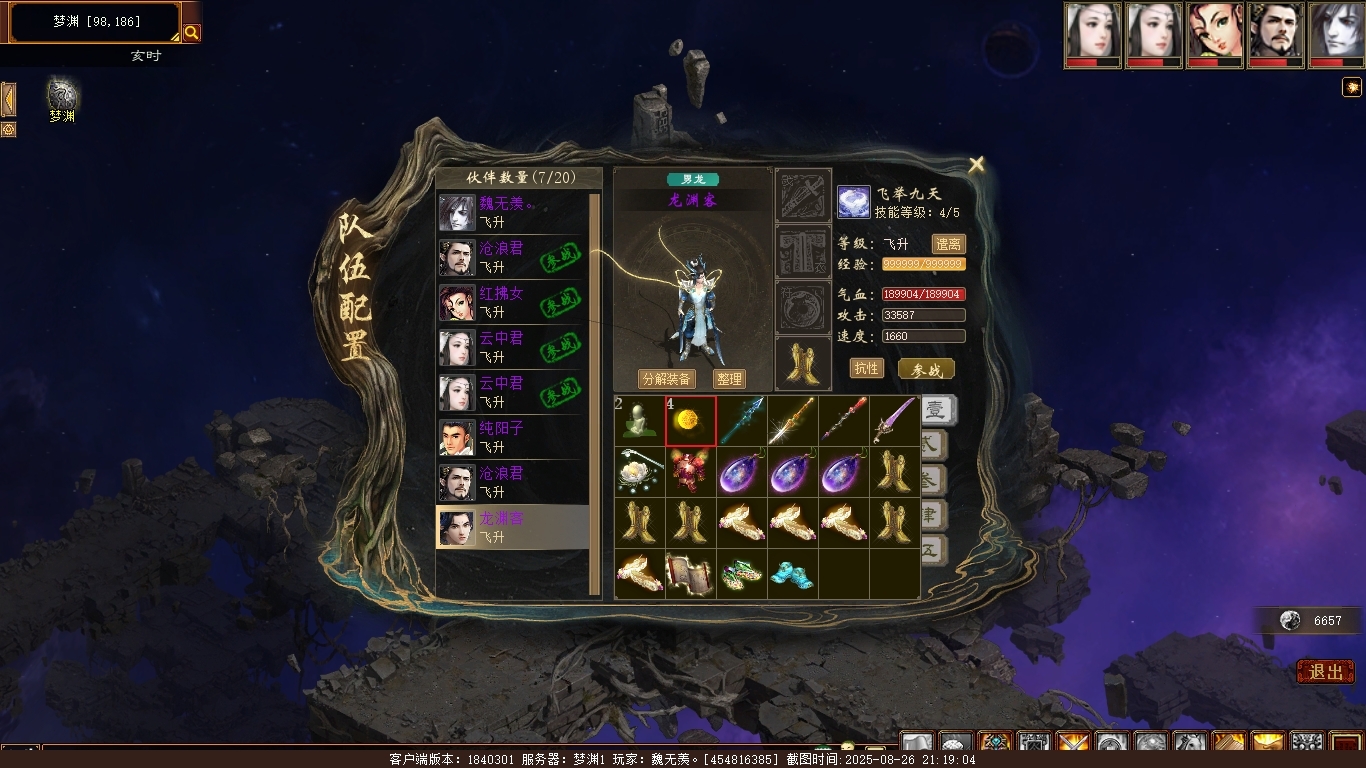Select the green jade statue item slot
Viewport: 1366px width, 768px height.
(x=640, y=421)
